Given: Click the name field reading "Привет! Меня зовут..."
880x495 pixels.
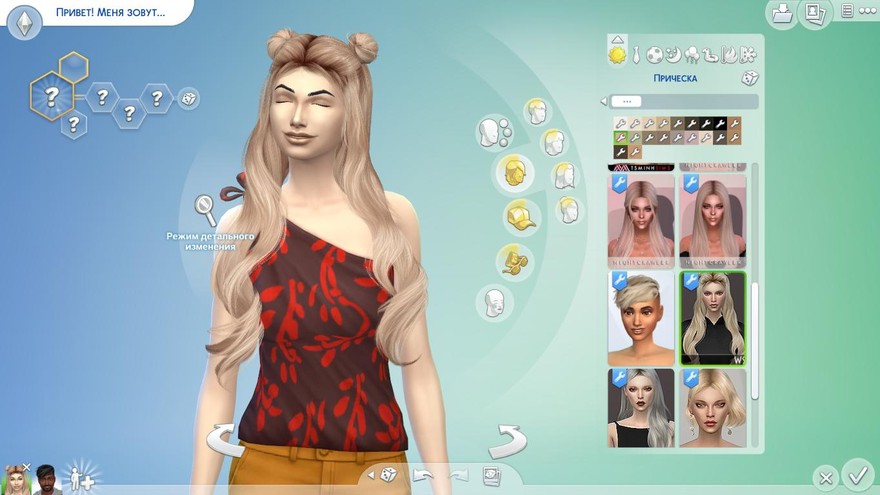Looking at the screenshot, I should 110,14.
